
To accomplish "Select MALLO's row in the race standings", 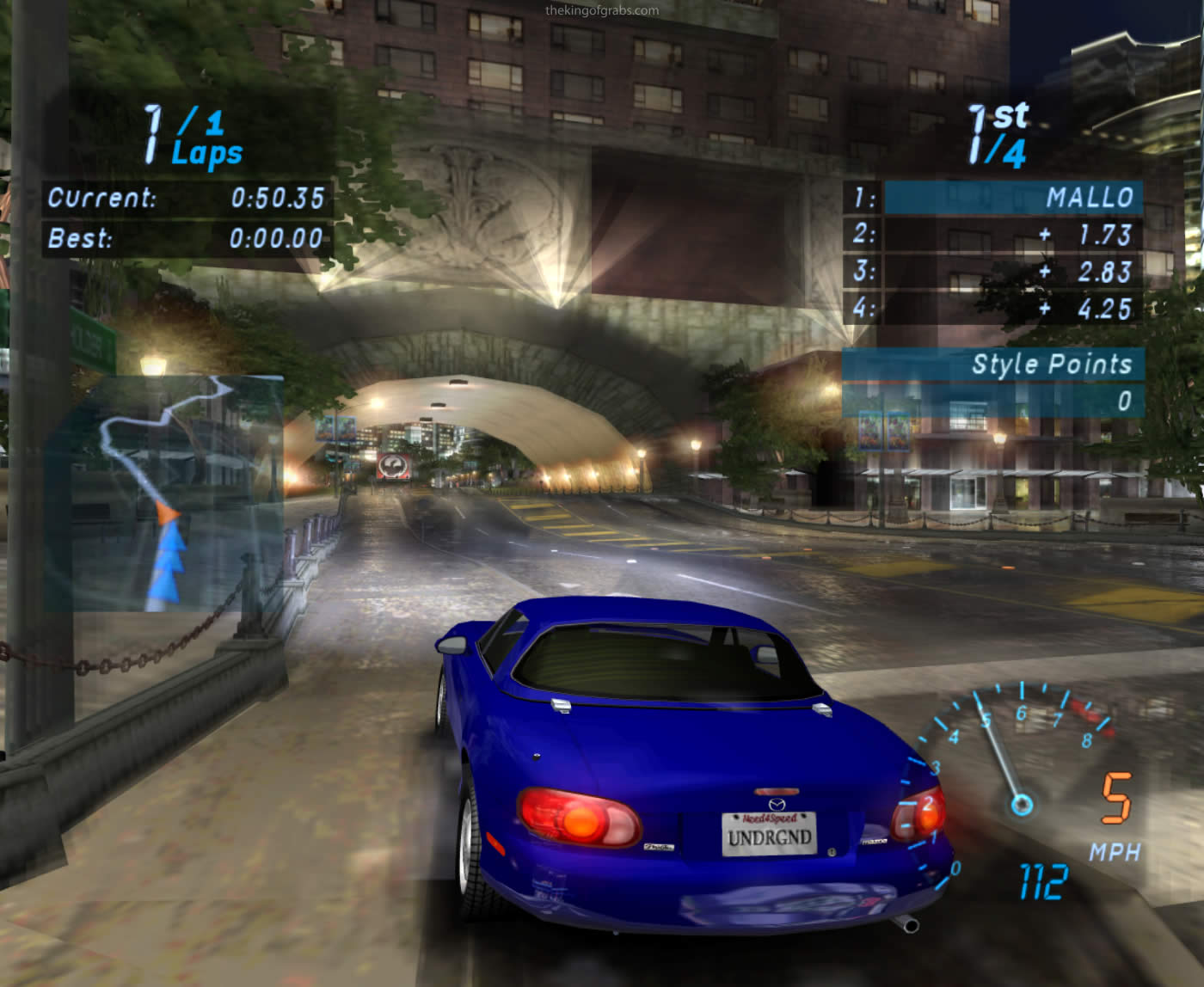I will pos(994,198).
